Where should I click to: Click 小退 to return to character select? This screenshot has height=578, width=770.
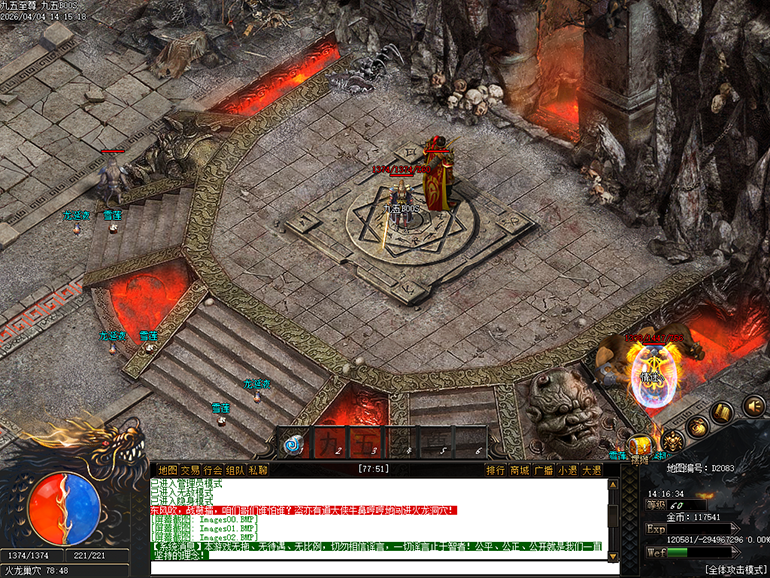[568, 470]
